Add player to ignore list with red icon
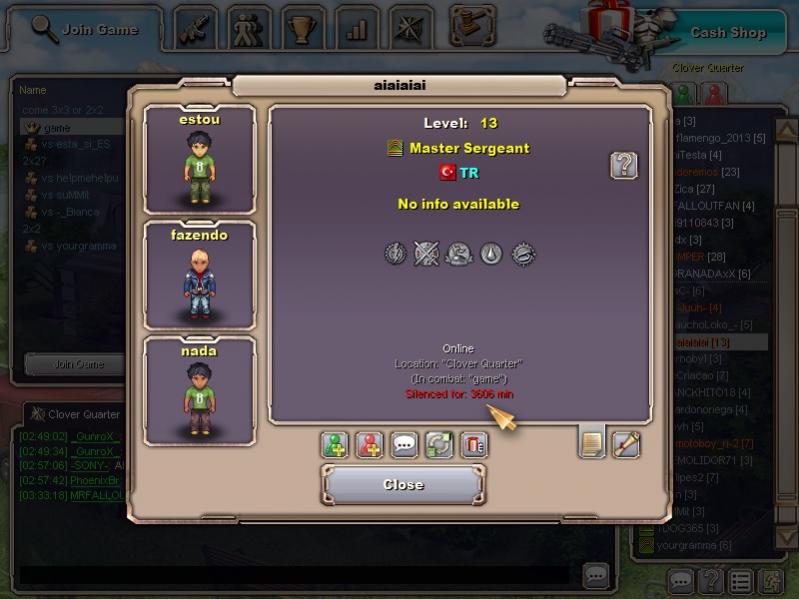 [x=369, y=445]
